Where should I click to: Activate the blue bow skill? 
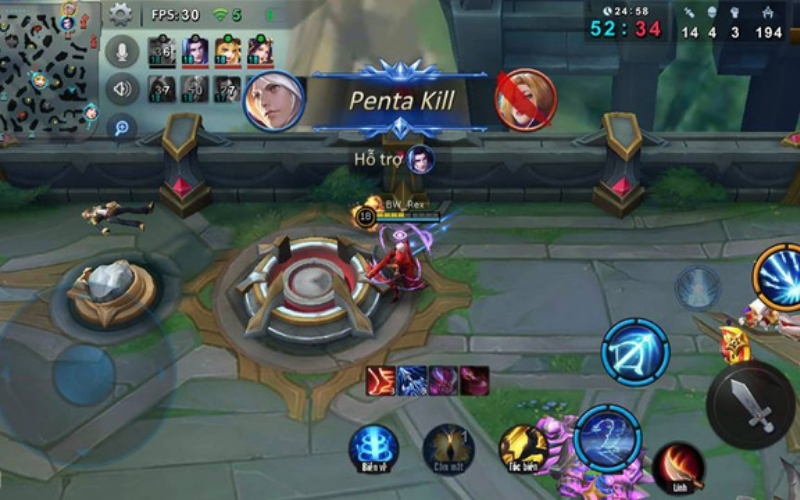635,352
